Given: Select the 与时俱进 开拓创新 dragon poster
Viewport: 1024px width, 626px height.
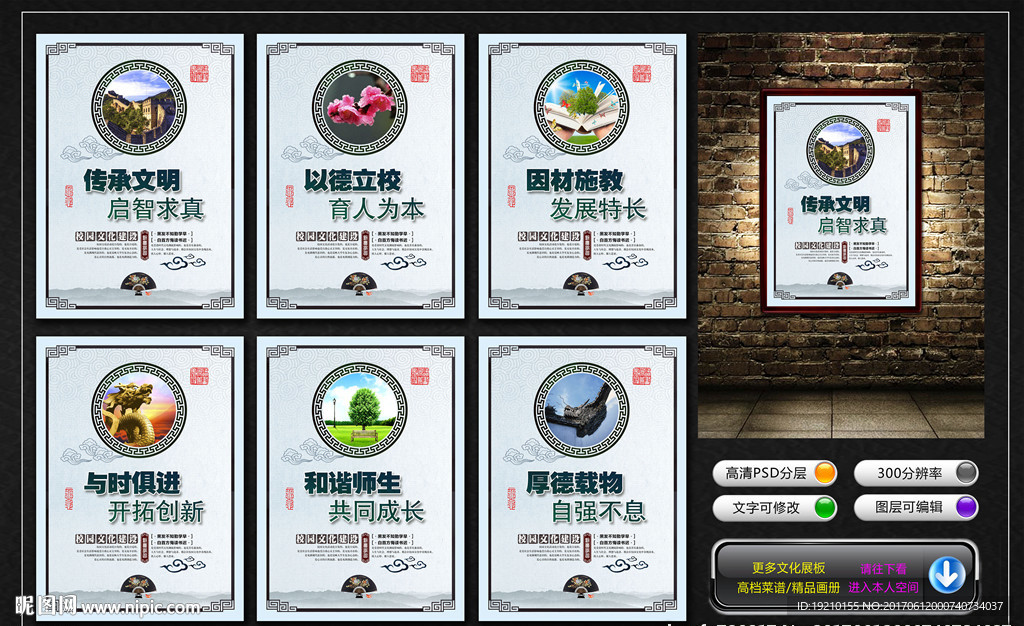Looking at the screenshot, I should [x=140, y=478].
